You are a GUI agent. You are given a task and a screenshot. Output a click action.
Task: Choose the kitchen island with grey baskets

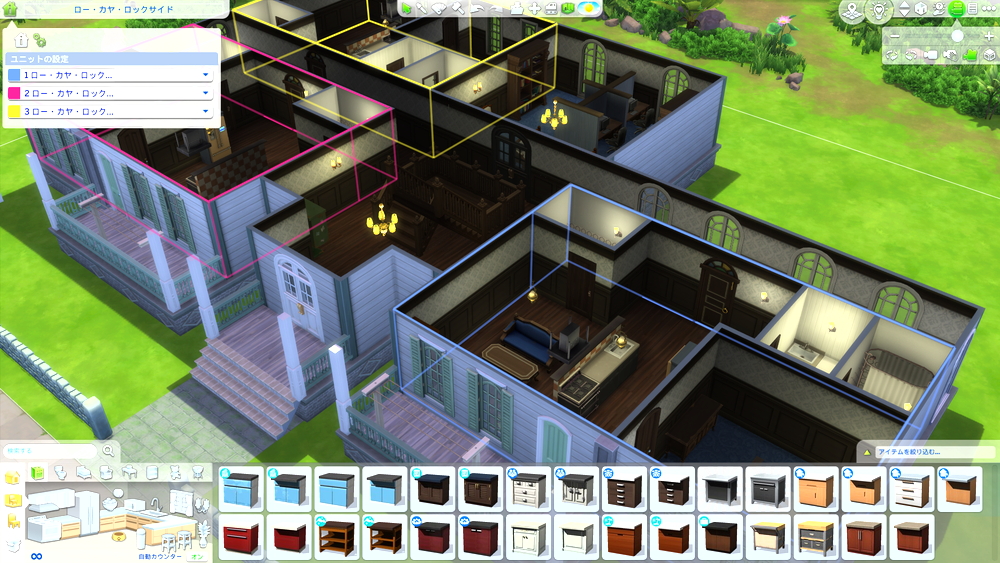(x=816, y=538)
